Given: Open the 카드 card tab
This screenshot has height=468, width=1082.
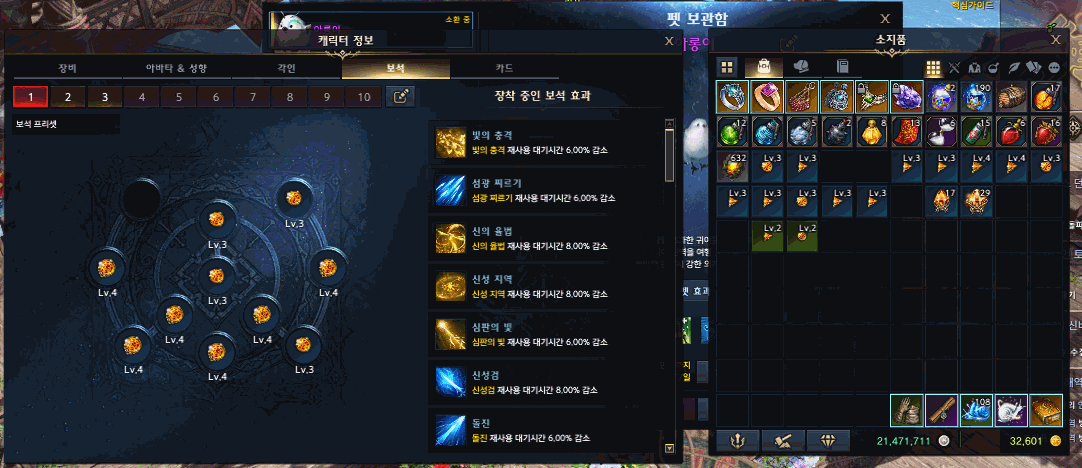Looking at the screenshot, I should (504, 69).
